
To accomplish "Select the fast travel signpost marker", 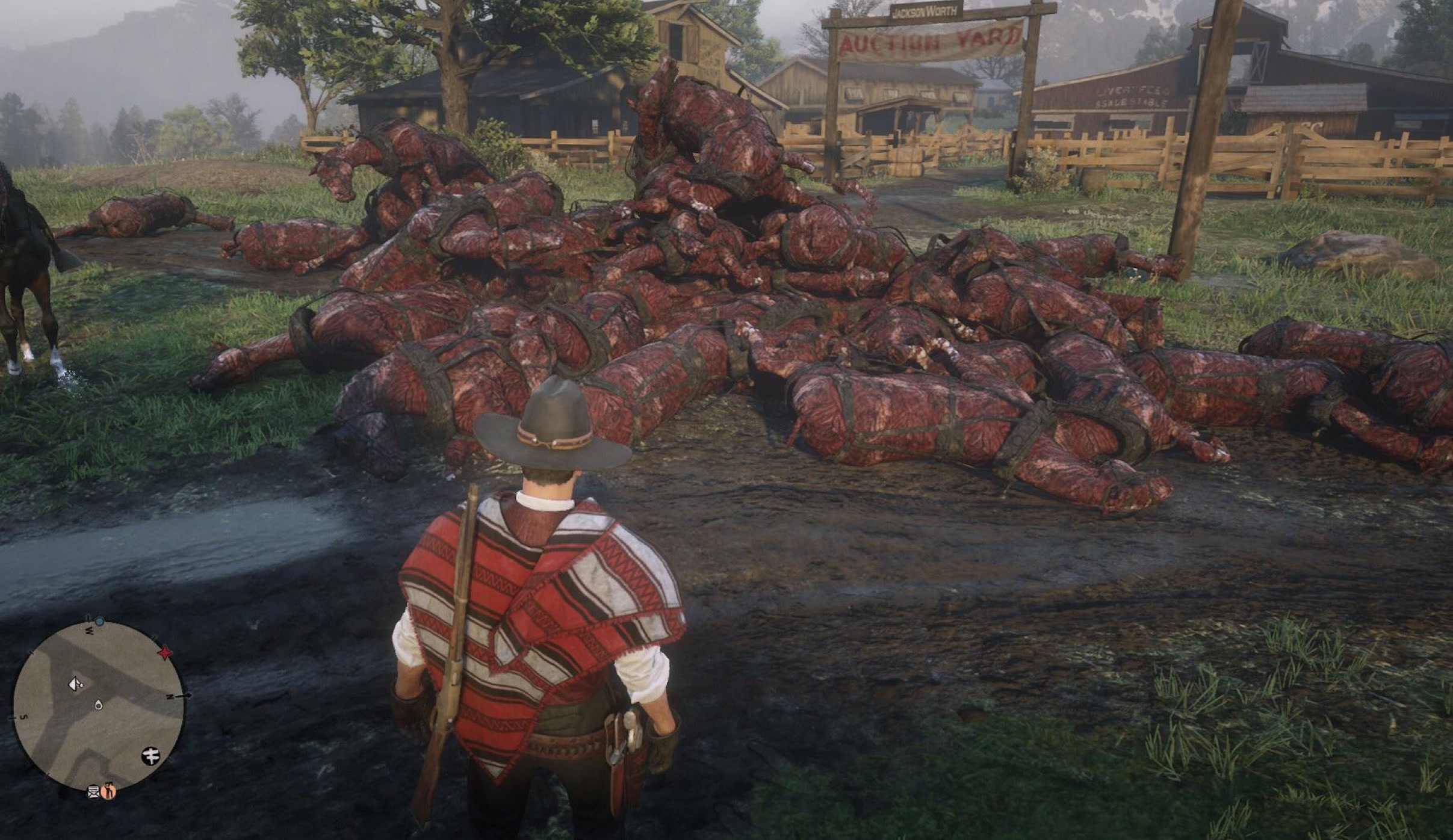I will click(150, 756).
